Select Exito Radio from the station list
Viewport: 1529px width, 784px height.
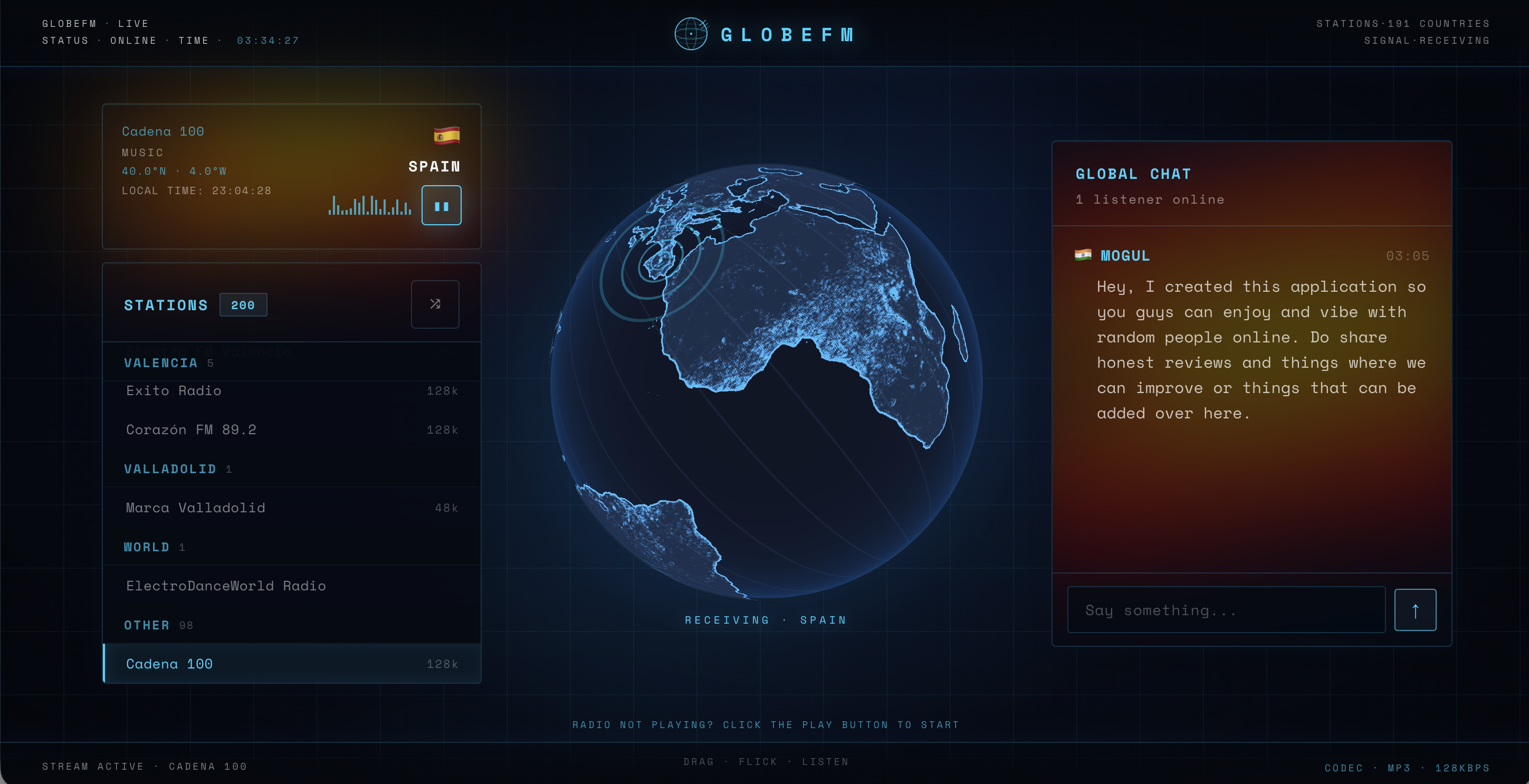click(173, 390)
